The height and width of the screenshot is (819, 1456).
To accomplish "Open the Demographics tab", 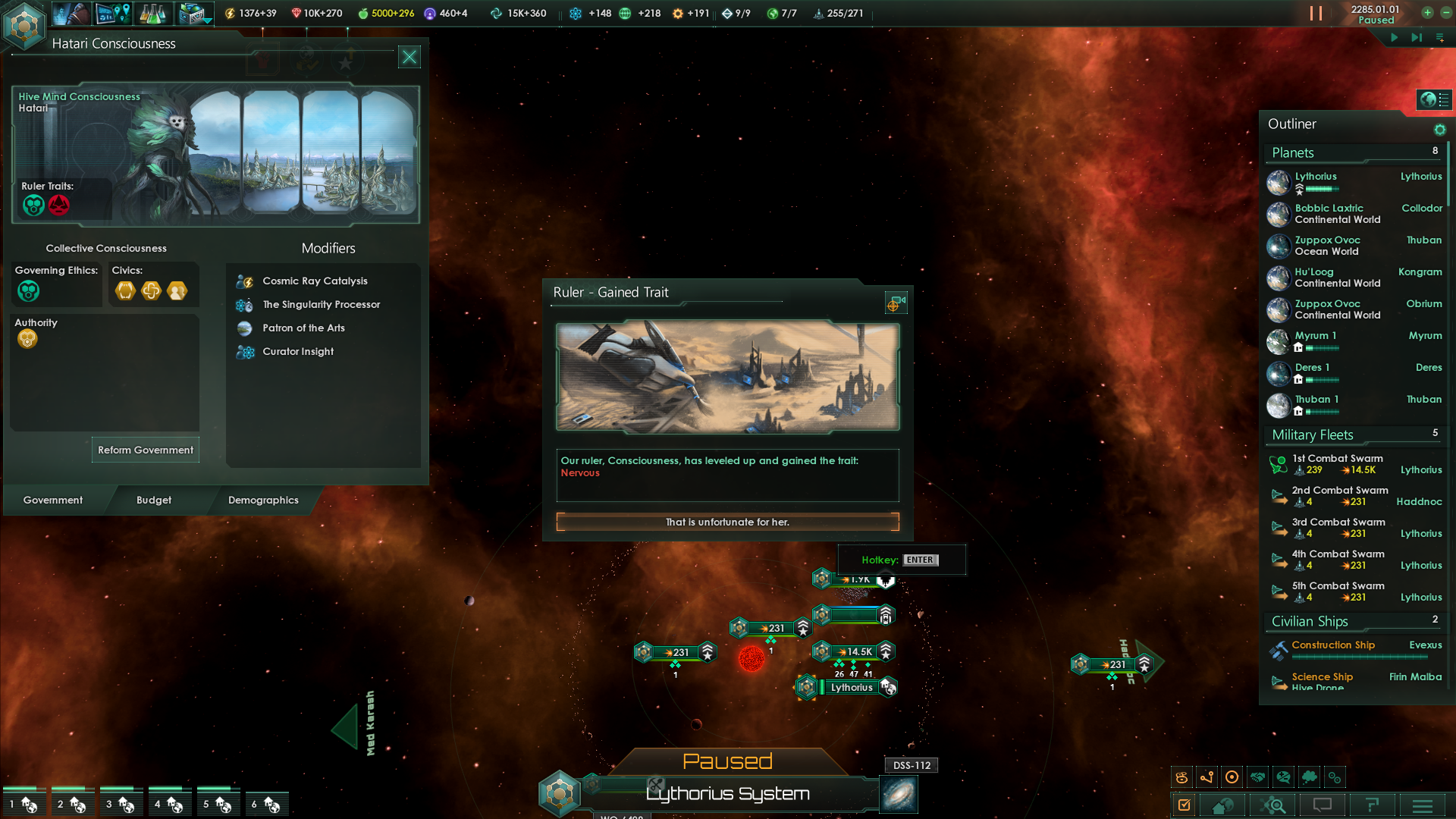I will tap(263, 500).
